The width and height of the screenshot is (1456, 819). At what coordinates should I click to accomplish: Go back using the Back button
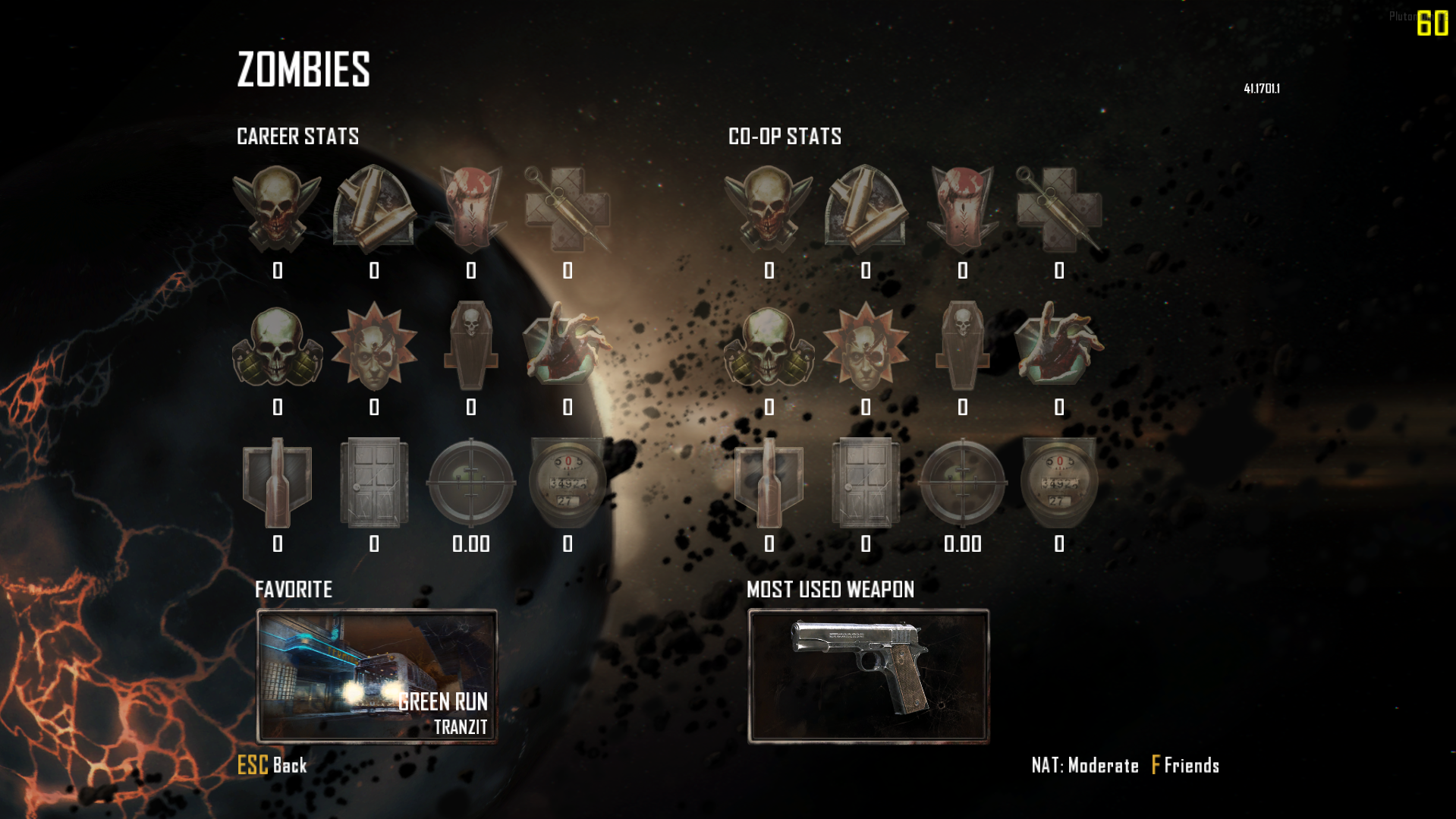pos(273,765)
